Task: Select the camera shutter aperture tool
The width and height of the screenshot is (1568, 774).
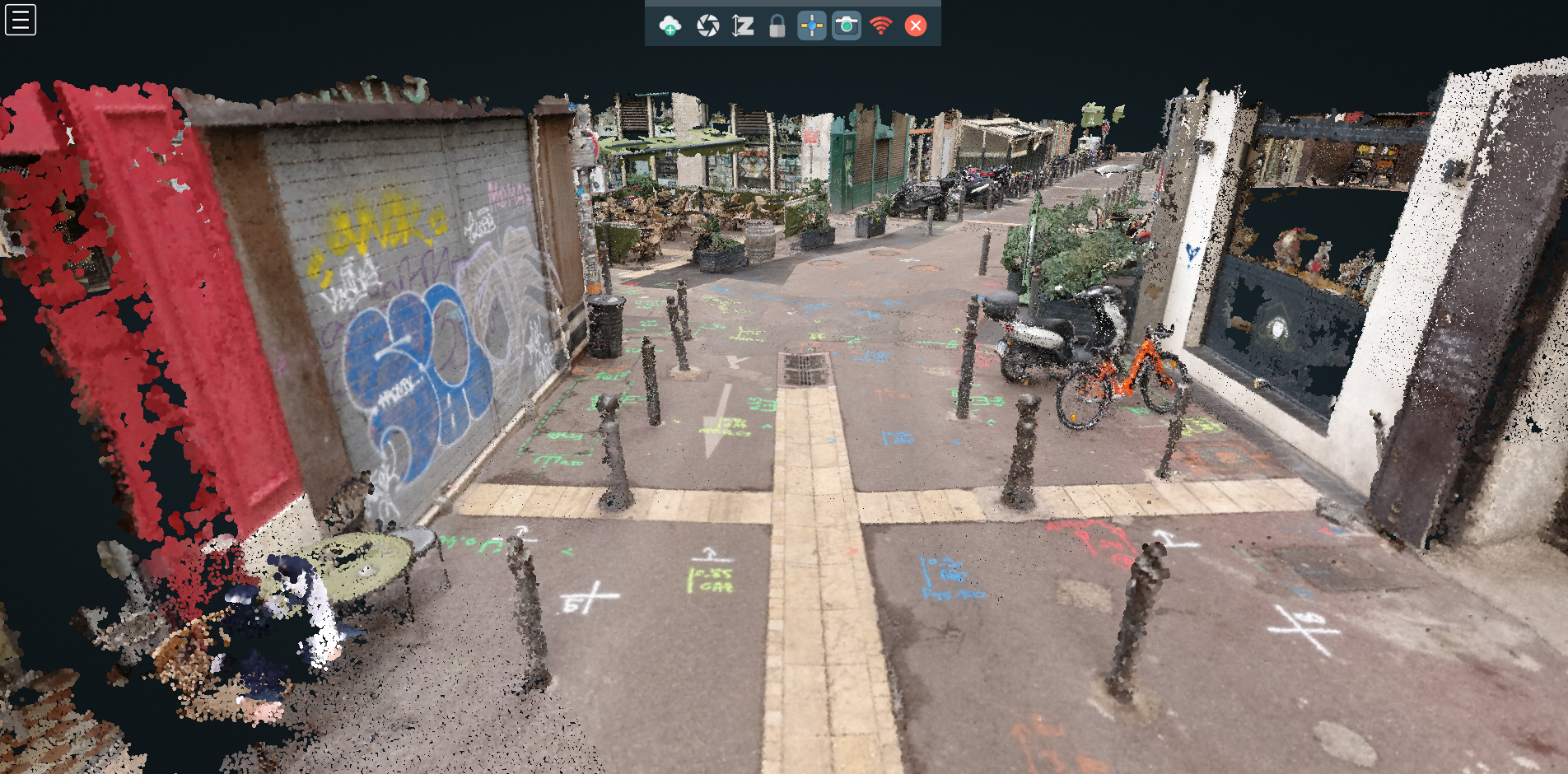Action: click(x=707, y=26)
